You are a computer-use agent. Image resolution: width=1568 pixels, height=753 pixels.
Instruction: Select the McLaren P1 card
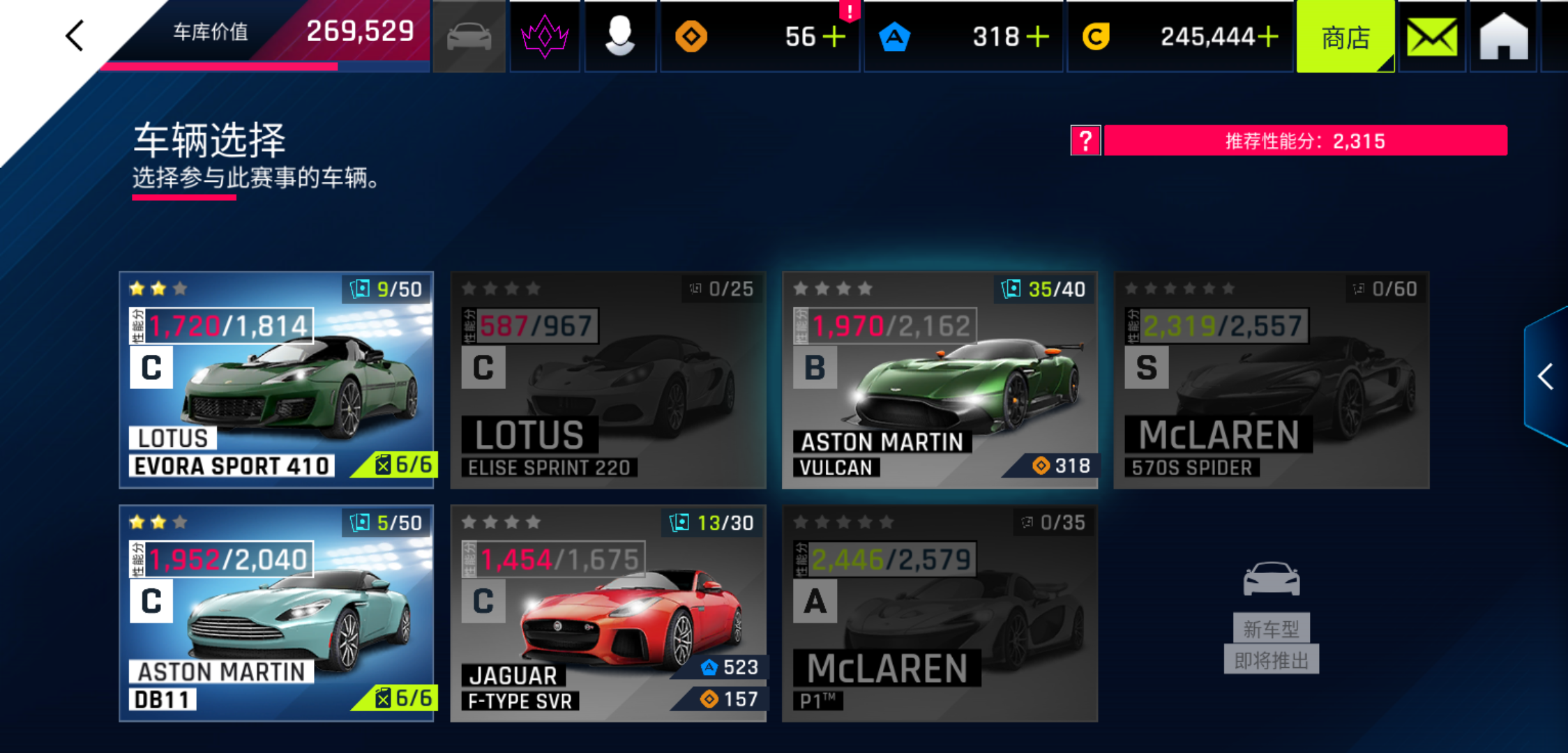pos(940,613)
